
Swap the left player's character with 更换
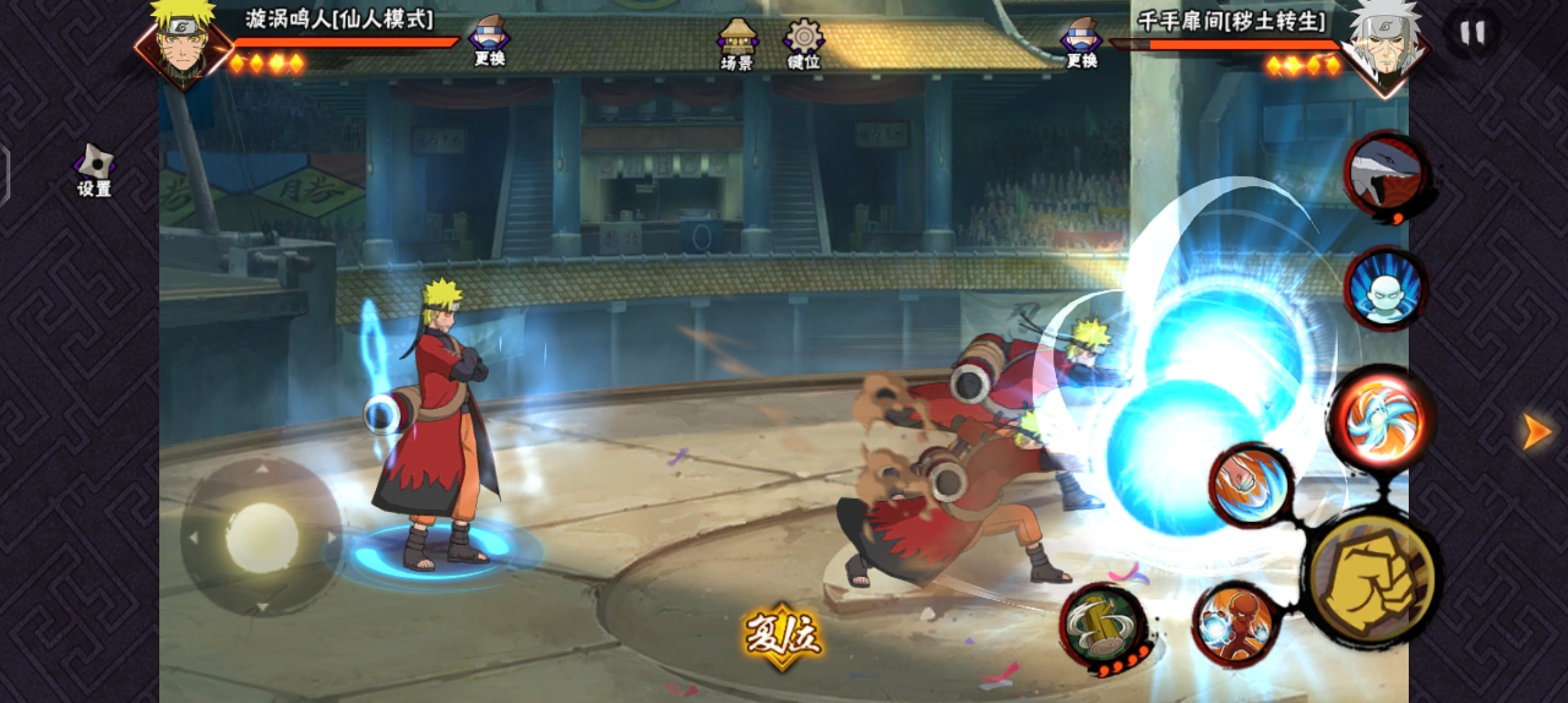(x=490, y=42)
